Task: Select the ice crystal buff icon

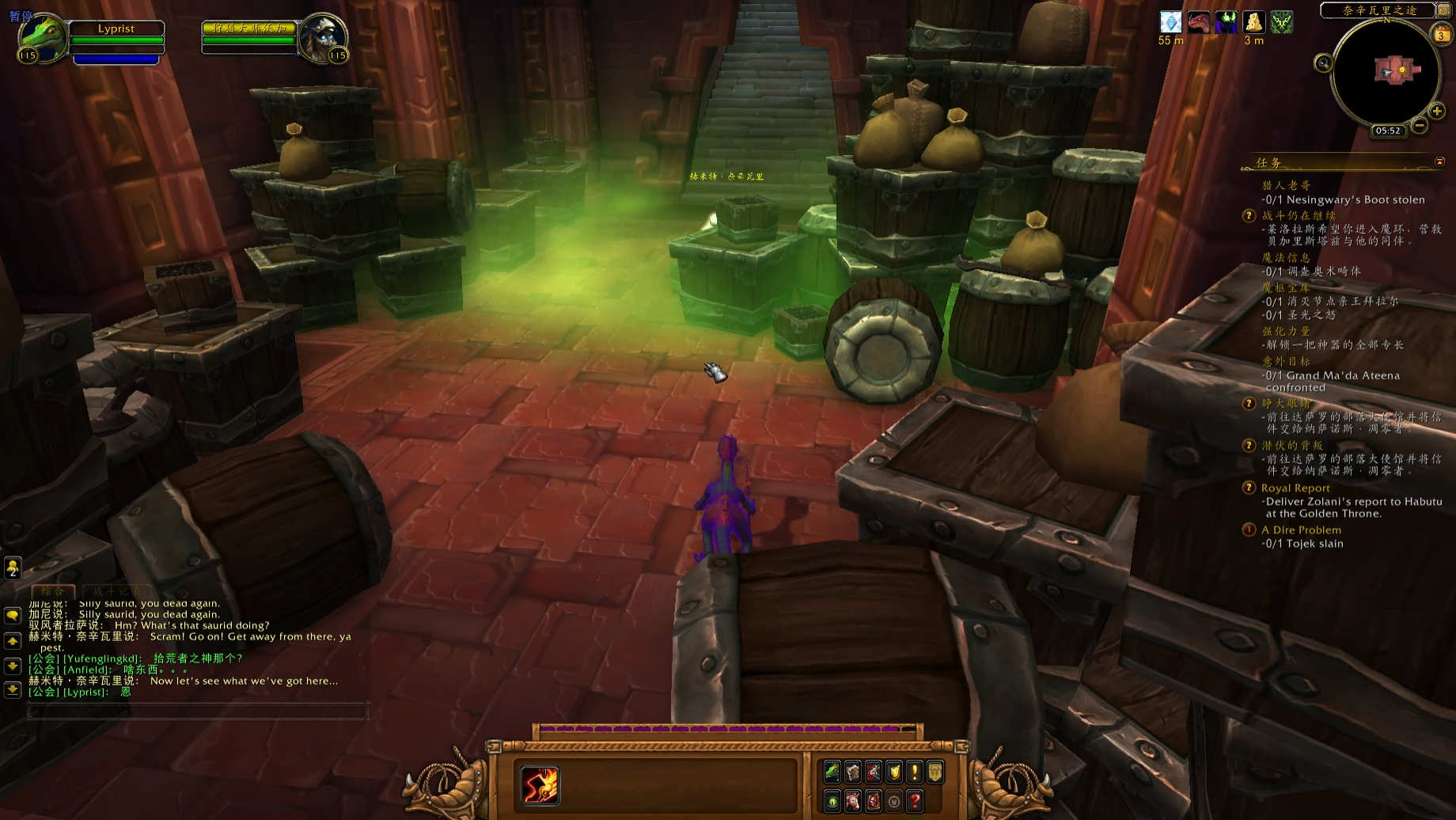Action: pos(1170,22)
